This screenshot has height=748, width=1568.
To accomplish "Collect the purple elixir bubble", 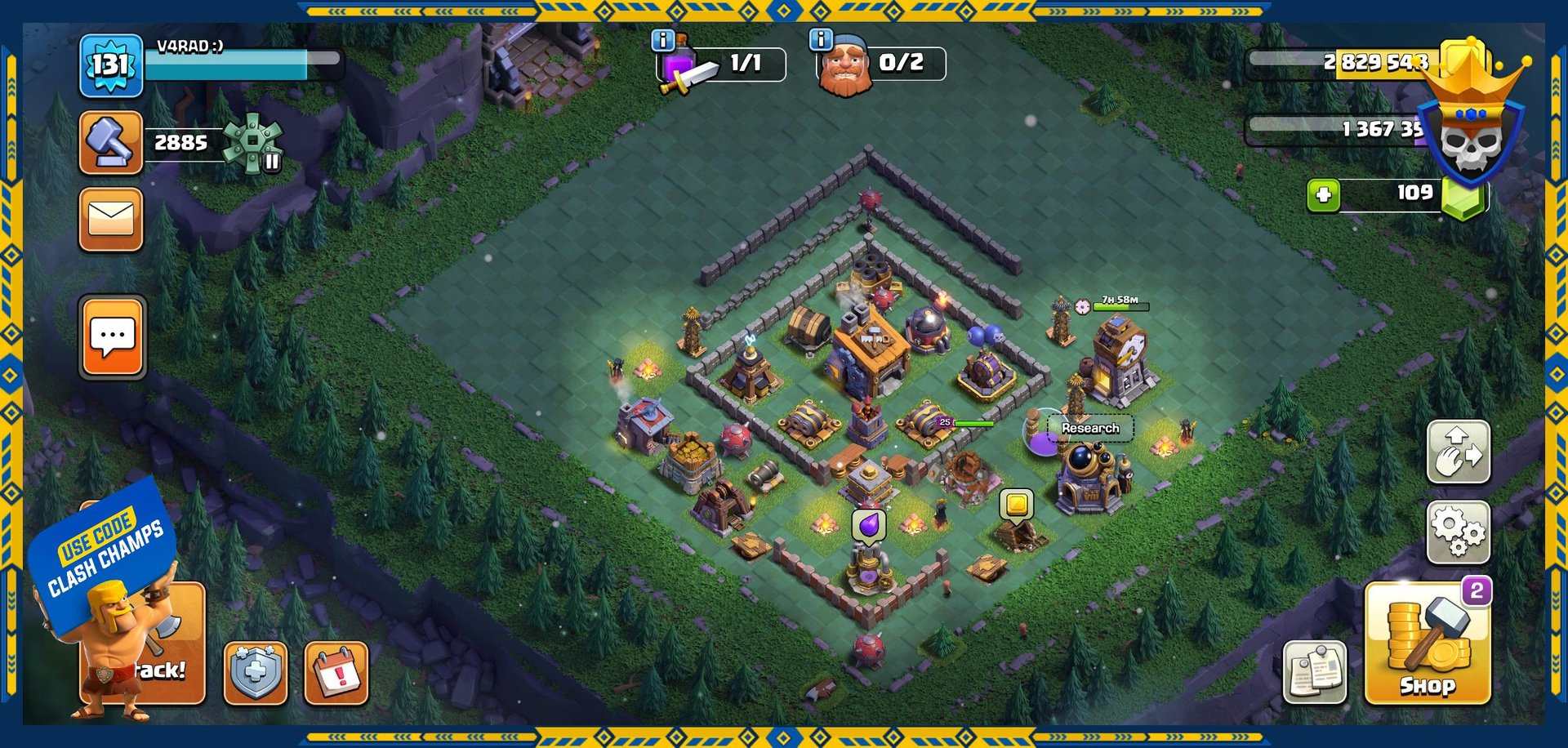I will pos(869,524).
